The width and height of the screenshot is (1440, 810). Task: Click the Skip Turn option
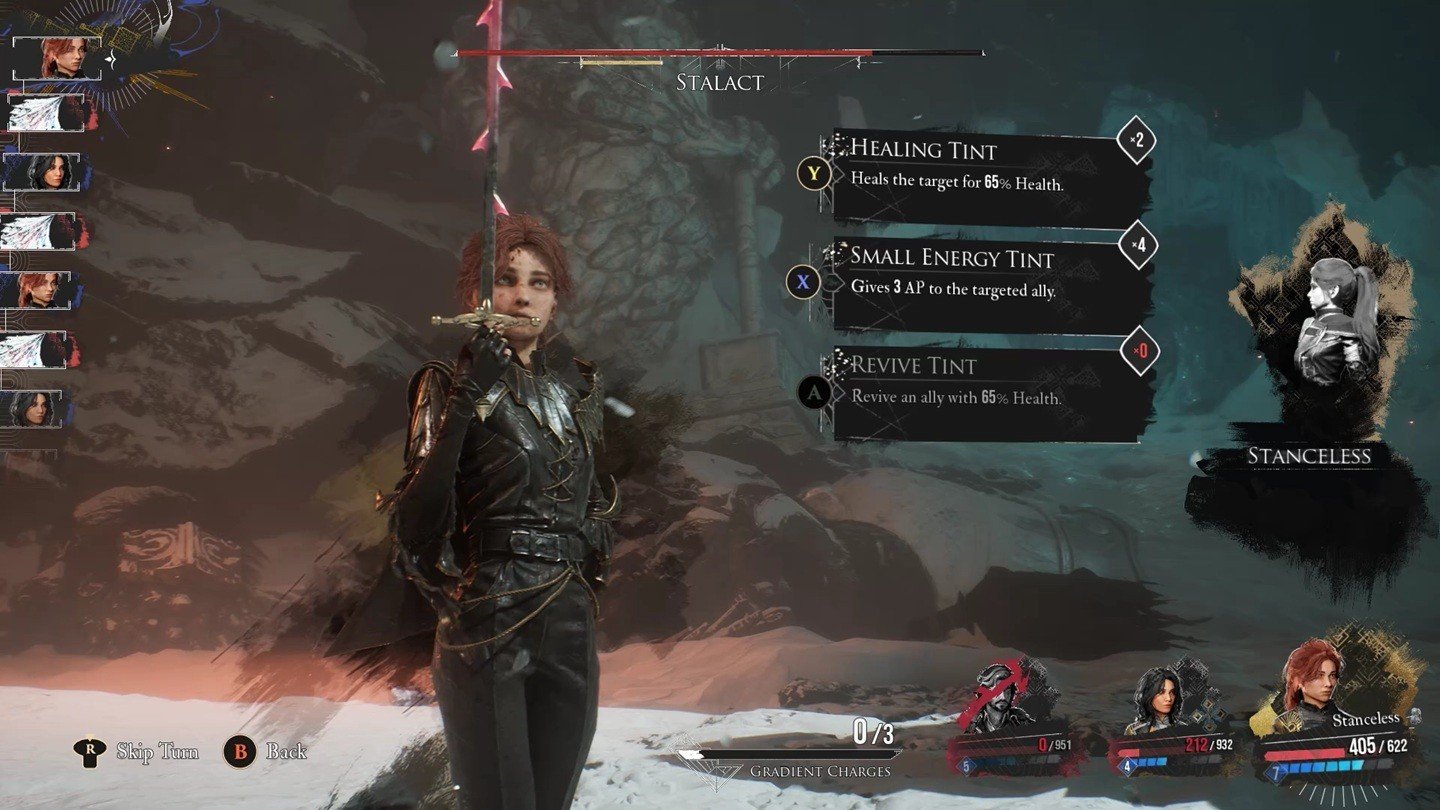139,751
